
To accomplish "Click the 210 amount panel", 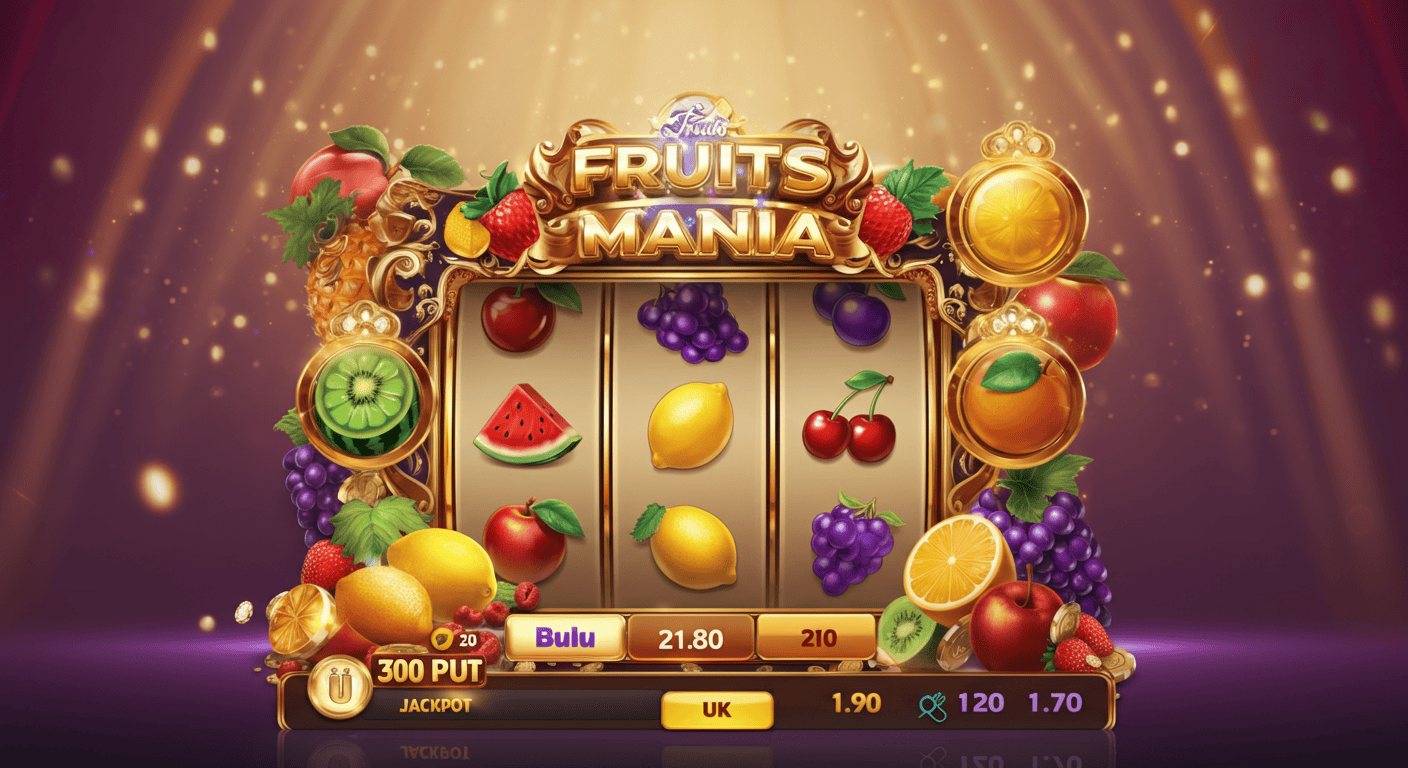I will (x=818, y=637).
